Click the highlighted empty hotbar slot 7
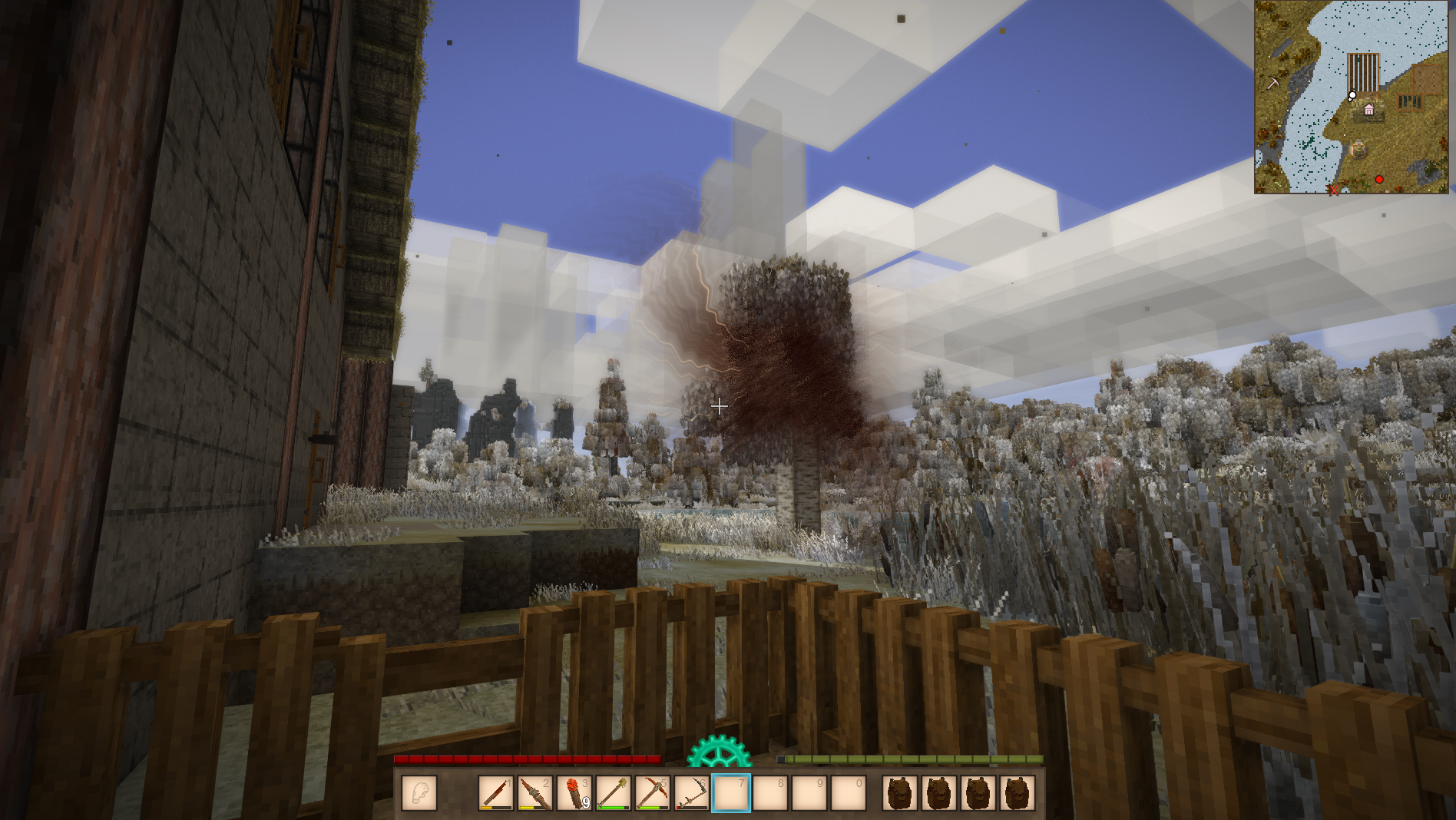The image size is (1456, 820). click(731, 793)
